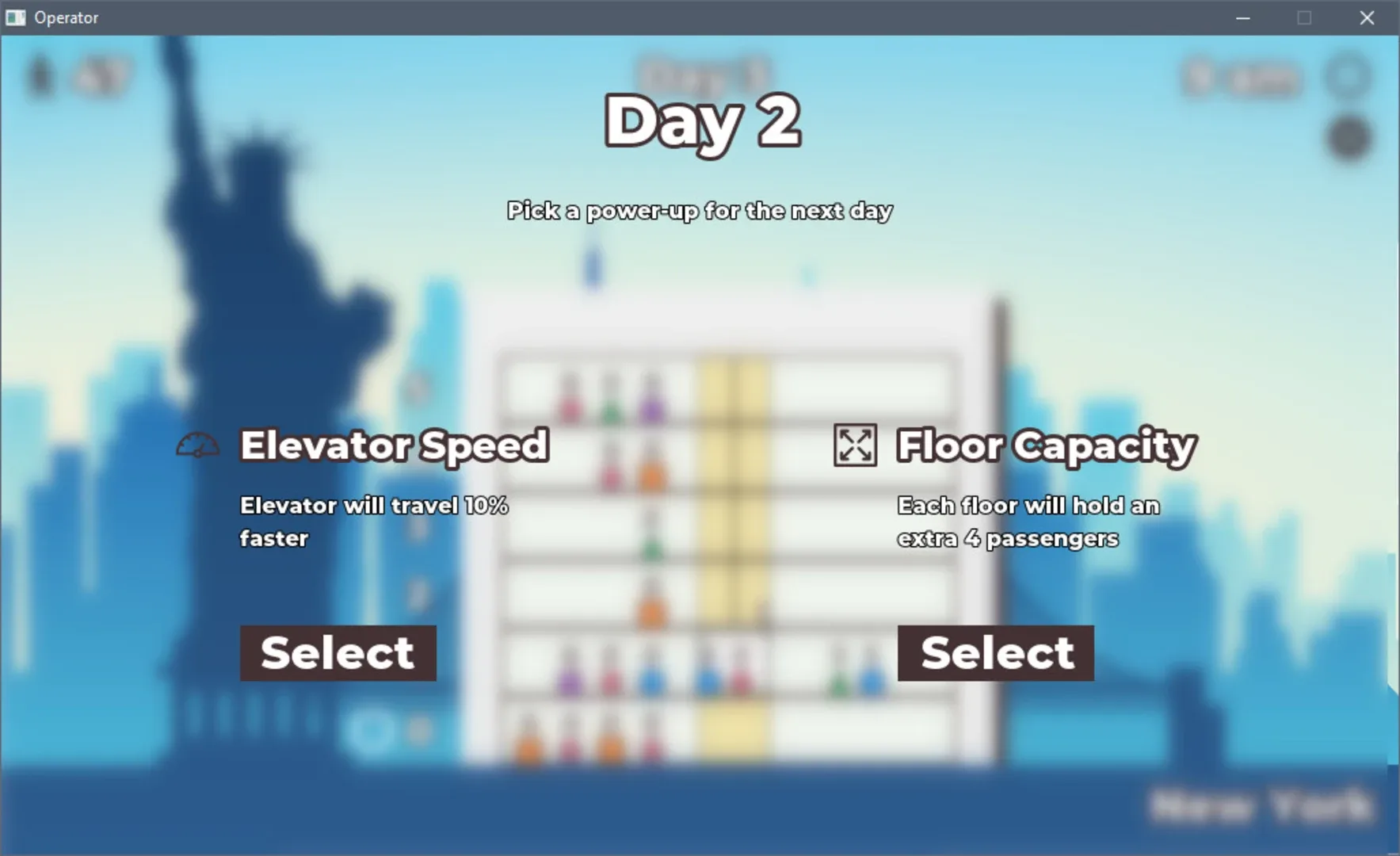
Task: Click the Operator app icon in the title bar
Action: (14, 17)
